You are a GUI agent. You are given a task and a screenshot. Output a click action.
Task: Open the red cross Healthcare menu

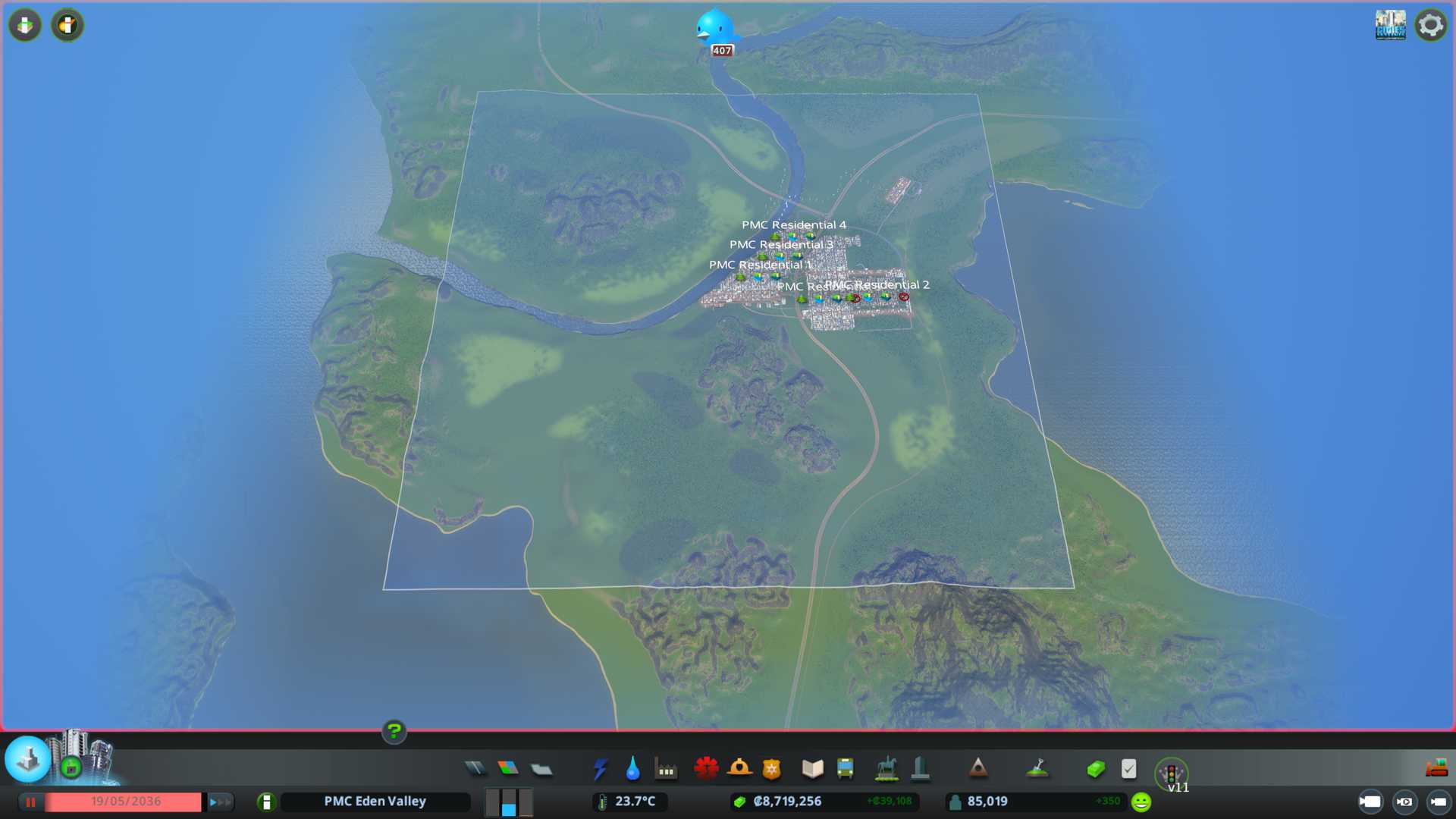(x=706, y=769)
